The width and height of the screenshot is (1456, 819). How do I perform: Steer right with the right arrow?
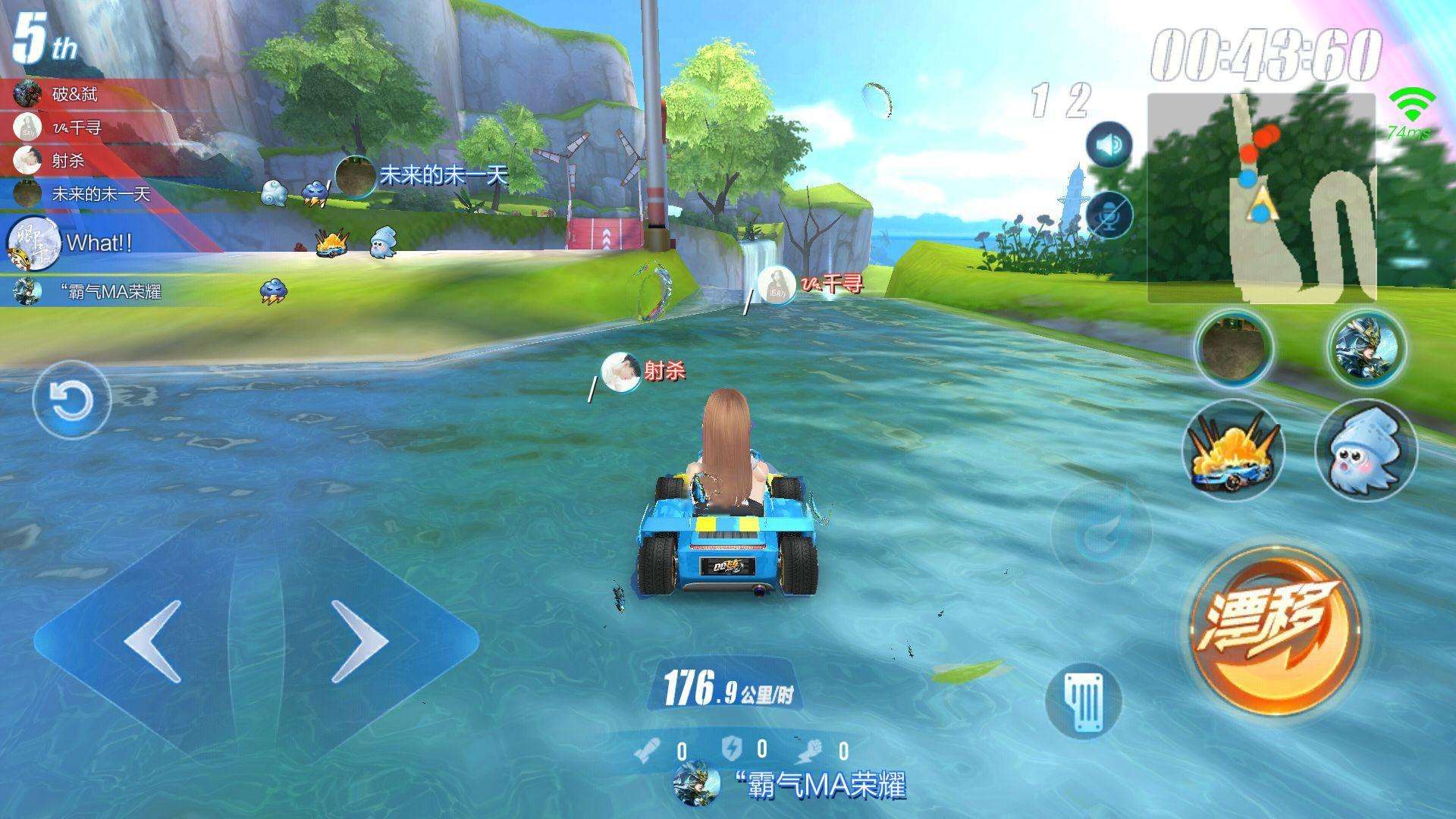pyautogui.click(x=360, y=641)
